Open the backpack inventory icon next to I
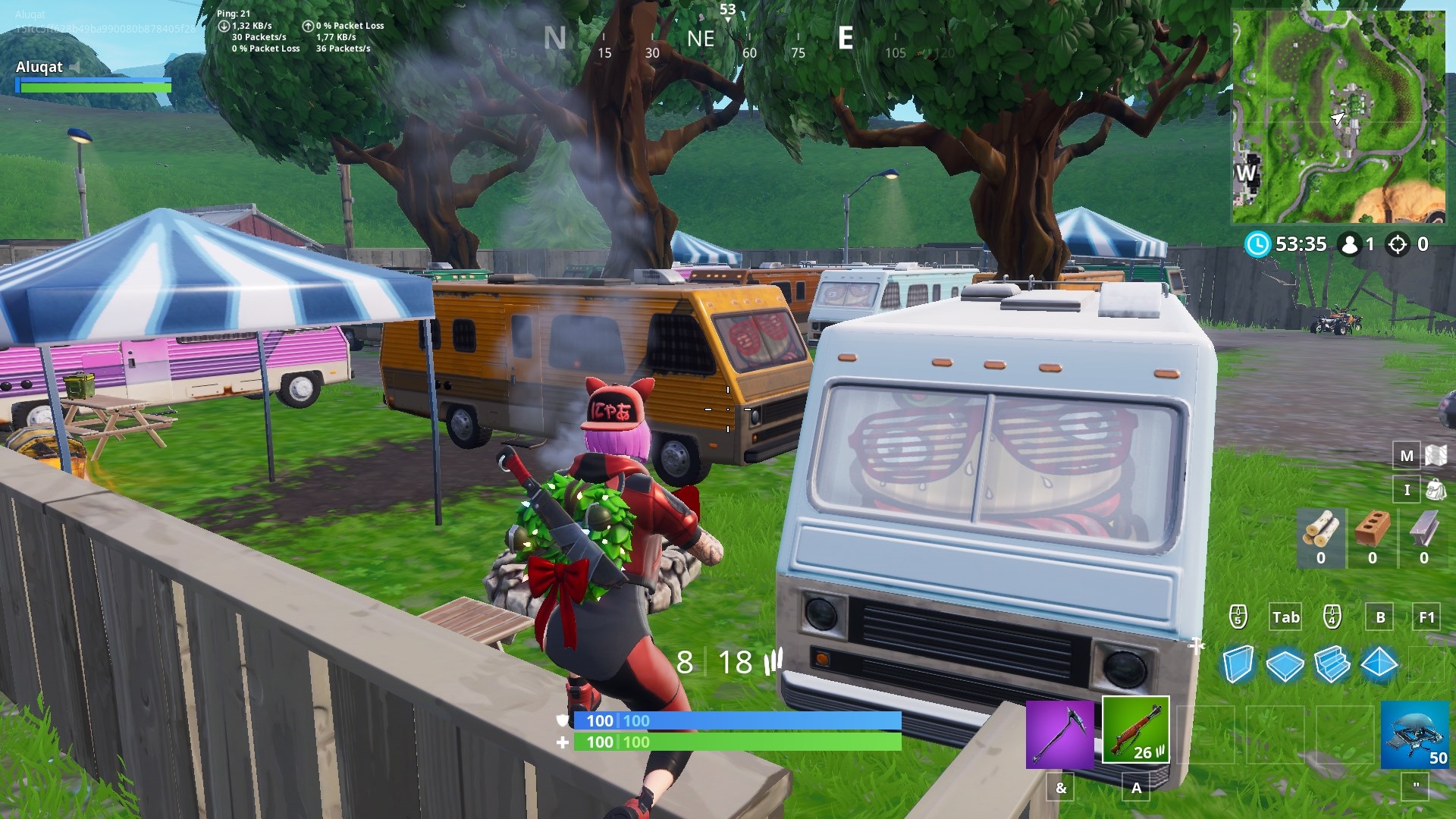 [x=1436, y=490]
